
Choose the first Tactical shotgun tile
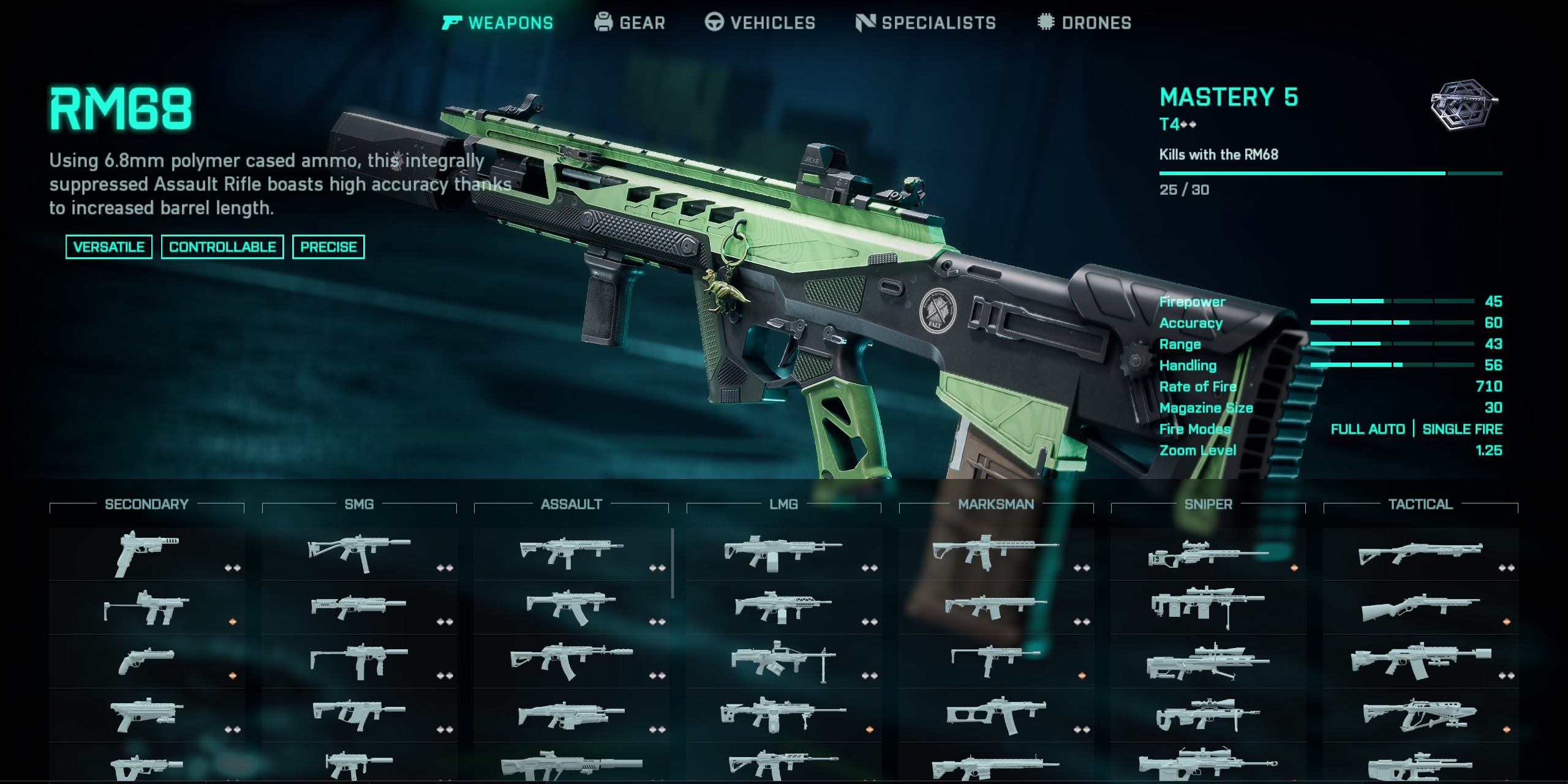(x=1420, y=554)
